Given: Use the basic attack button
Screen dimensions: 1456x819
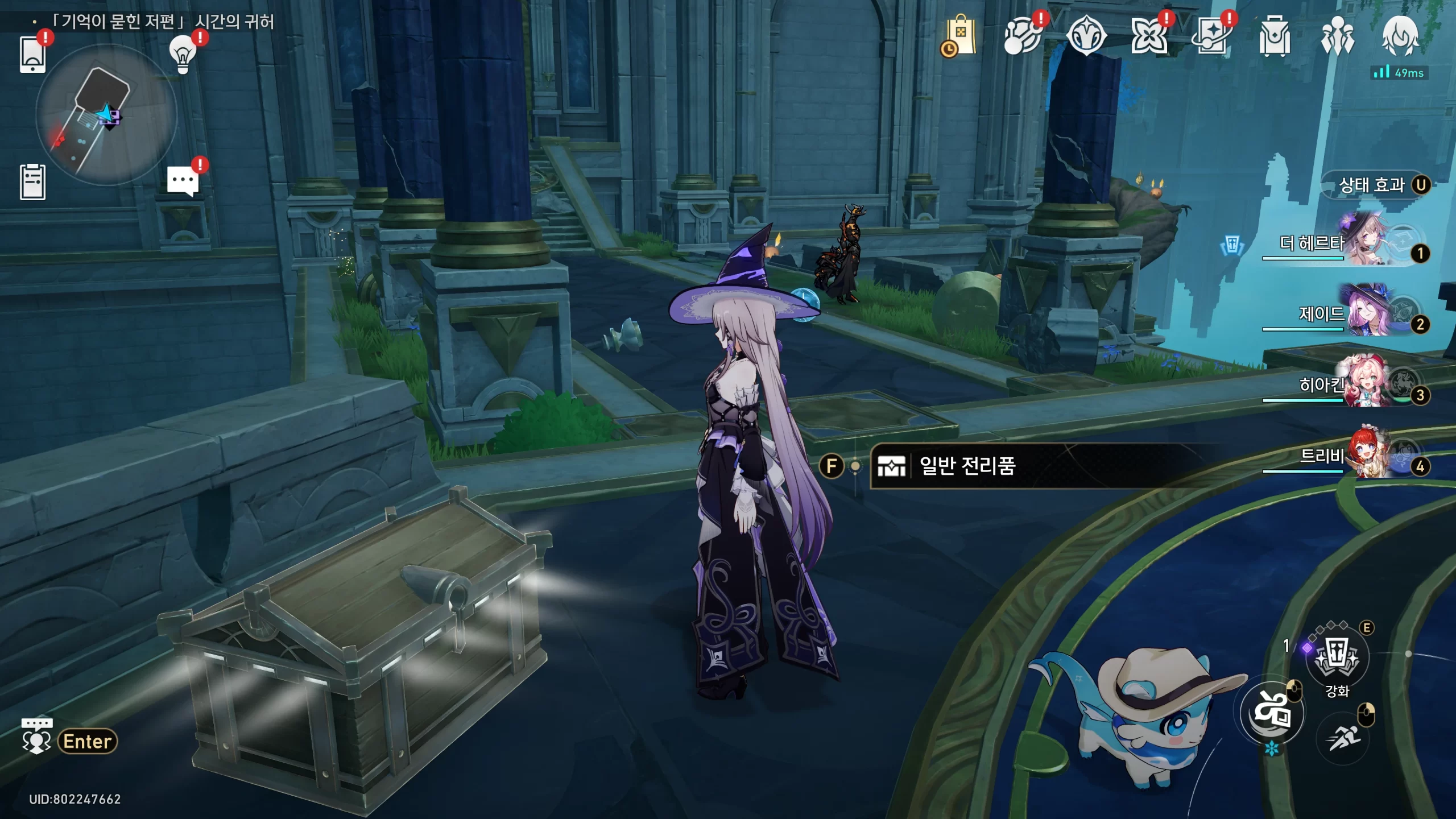Looking at the screenshot, I should 1272,713.
